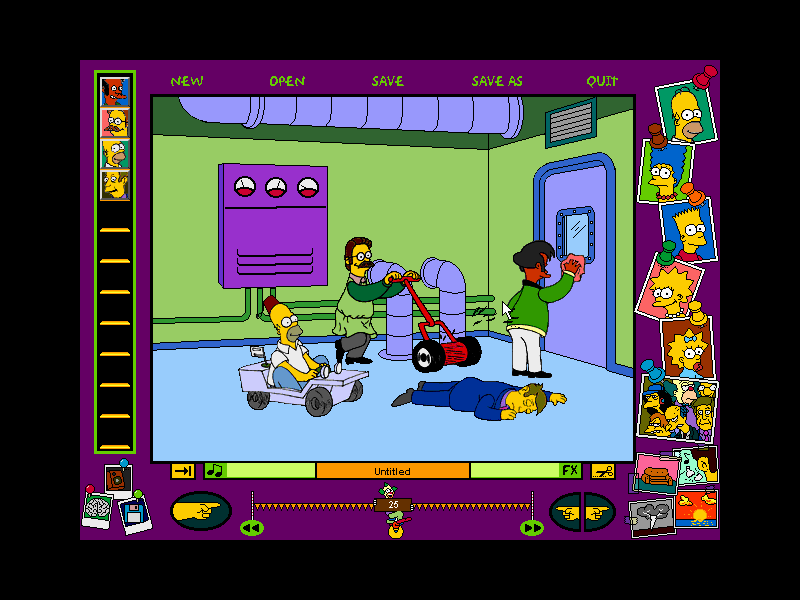The image size is (800, 600).
Task: Open Marge's pinned photo
Action: pyautogui.click(x=665, y=173)
